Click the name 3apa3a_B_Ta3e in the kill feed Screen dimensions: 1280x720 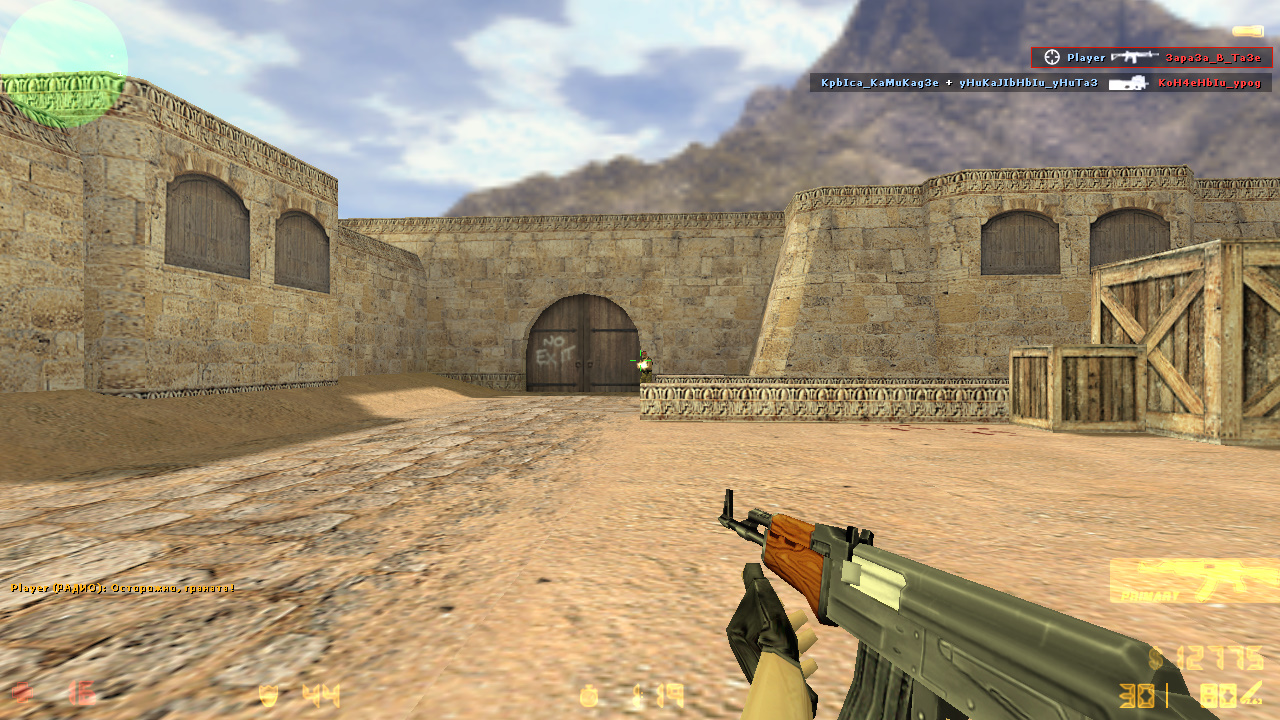(x=1213, y=58)
